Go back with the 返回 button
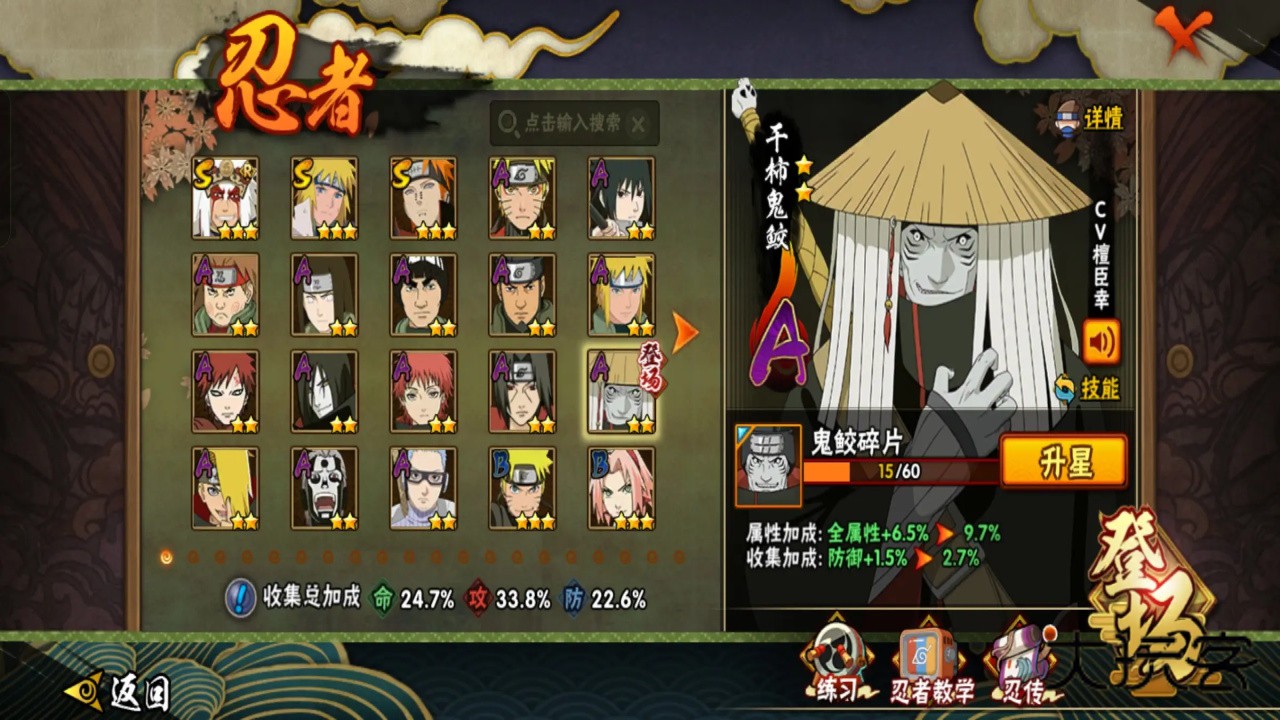 [x=118, y=690]
